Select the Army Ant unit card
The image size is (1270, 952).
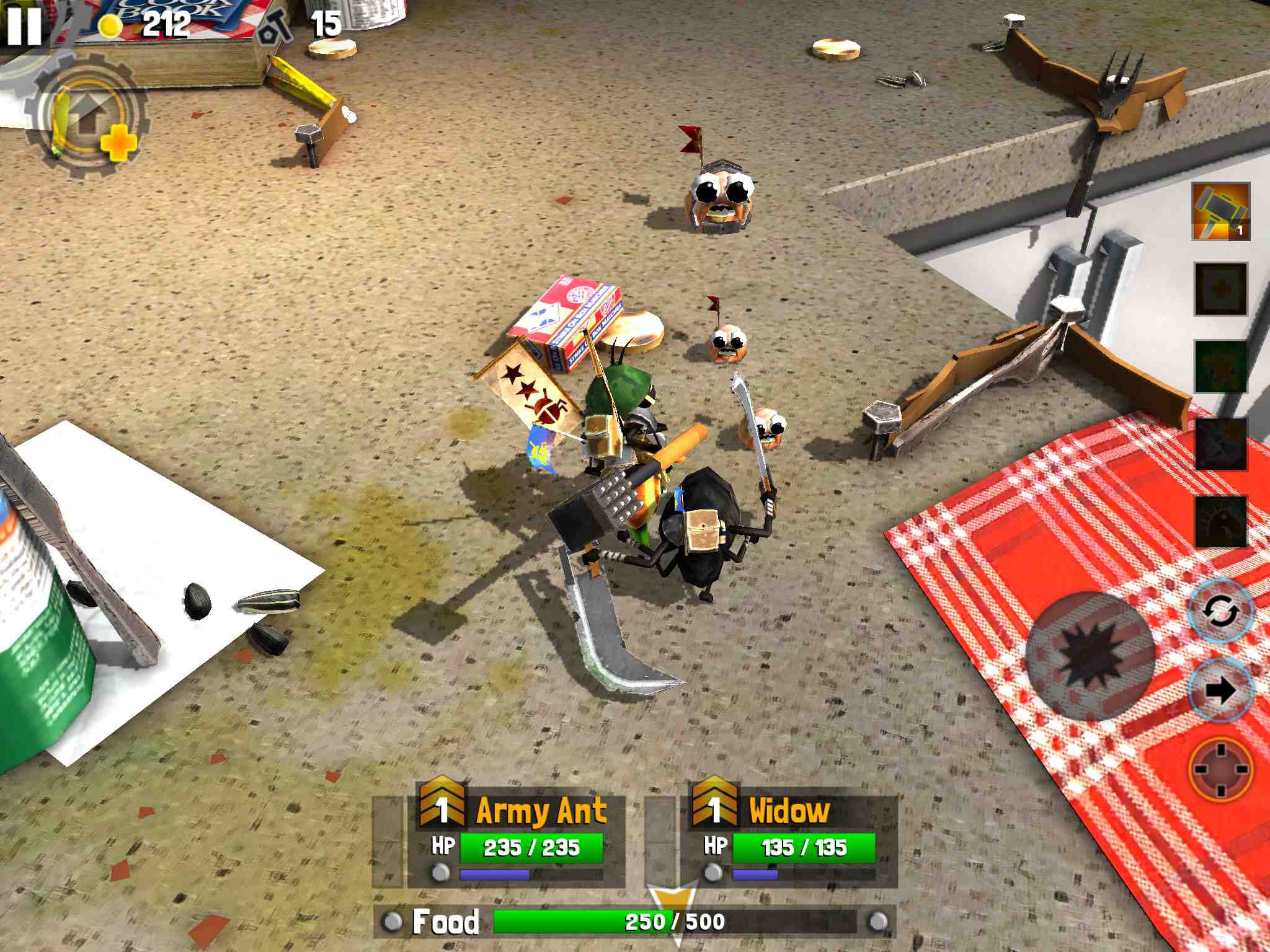click(515, 840)
